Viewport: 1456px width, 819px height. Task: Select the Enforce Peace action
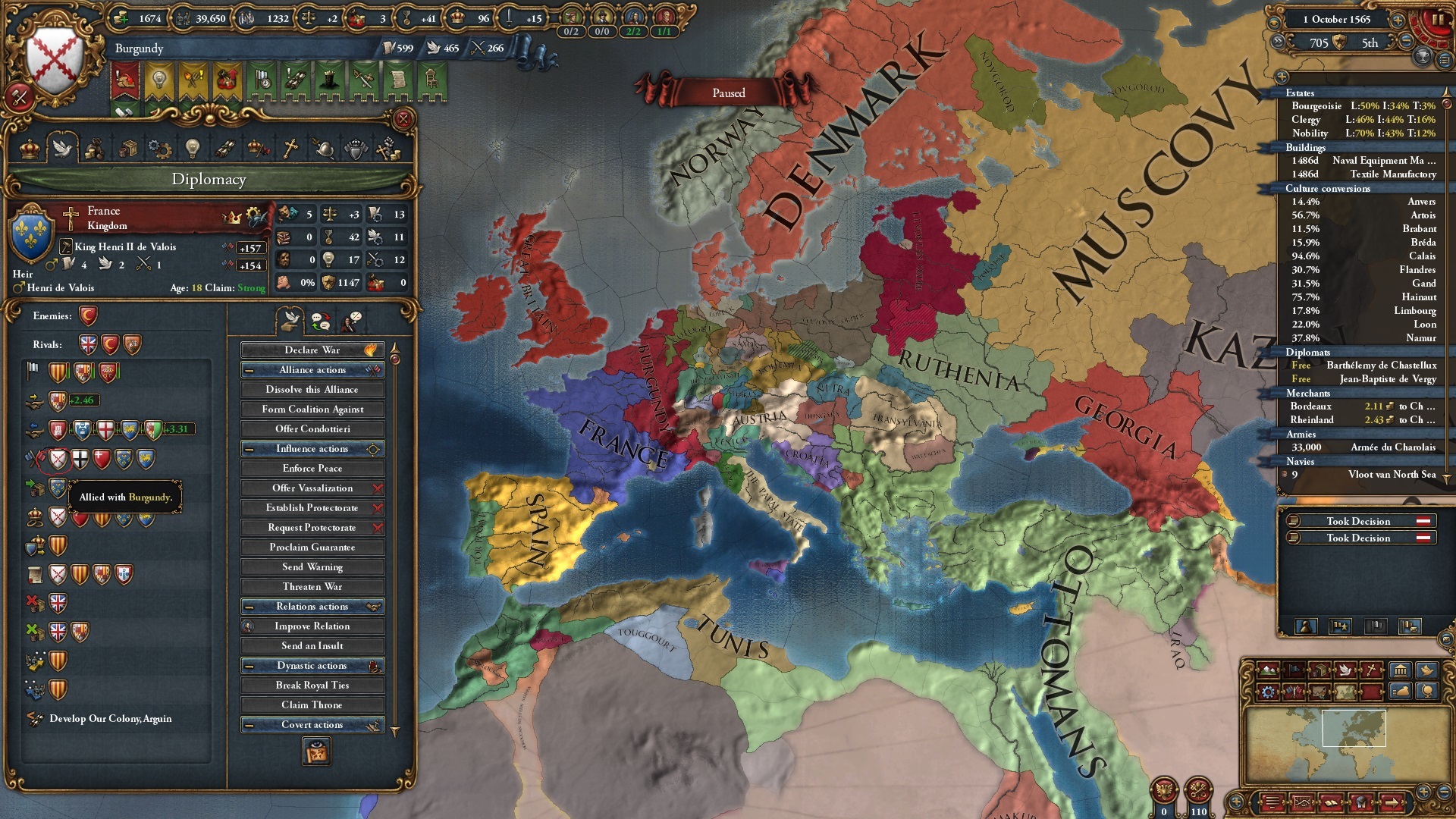[x=312, y=469]
